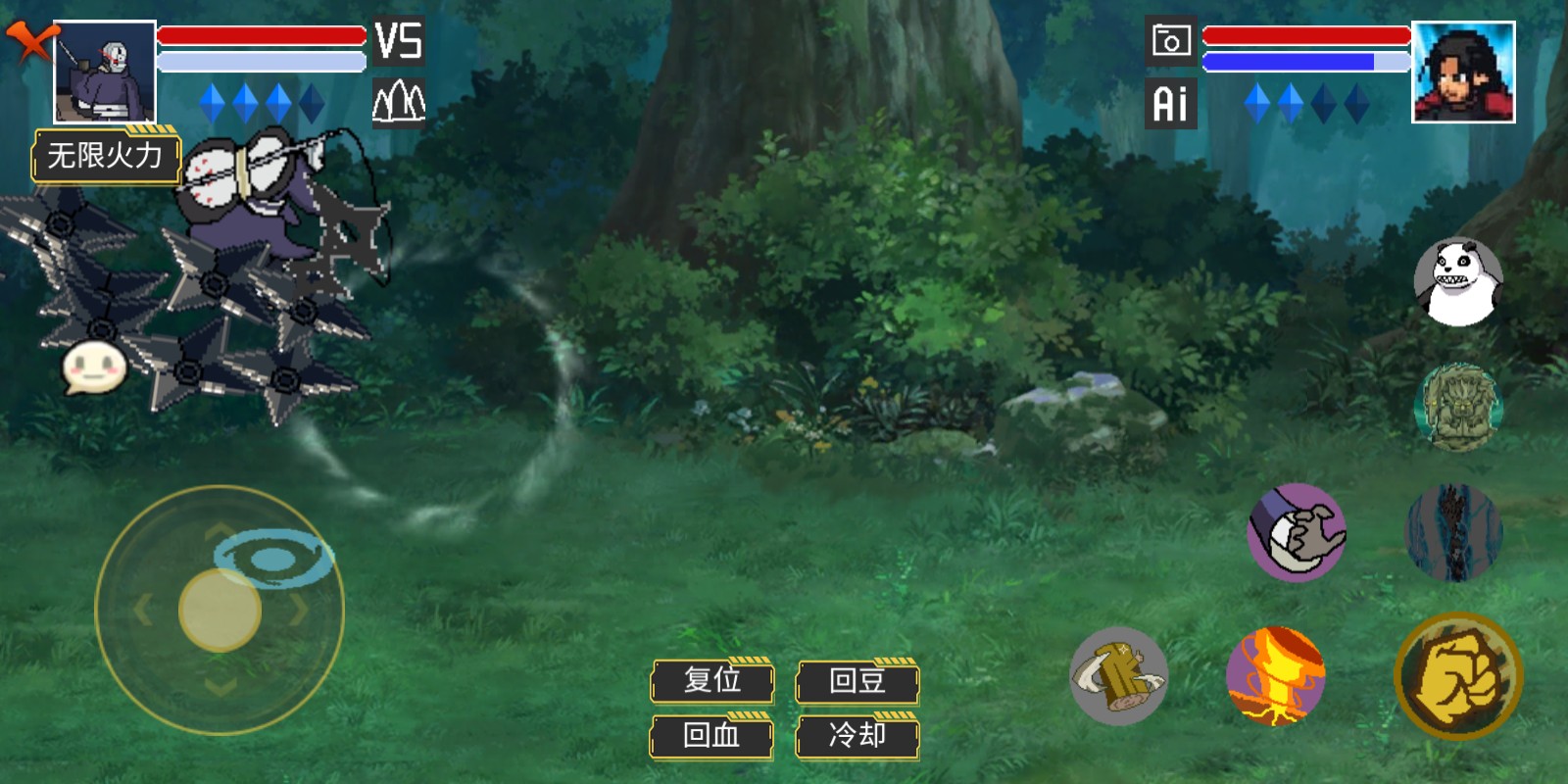Use the purple grabbing hand skill
The image size is (1568, 784).
[x=1297, y=532]
